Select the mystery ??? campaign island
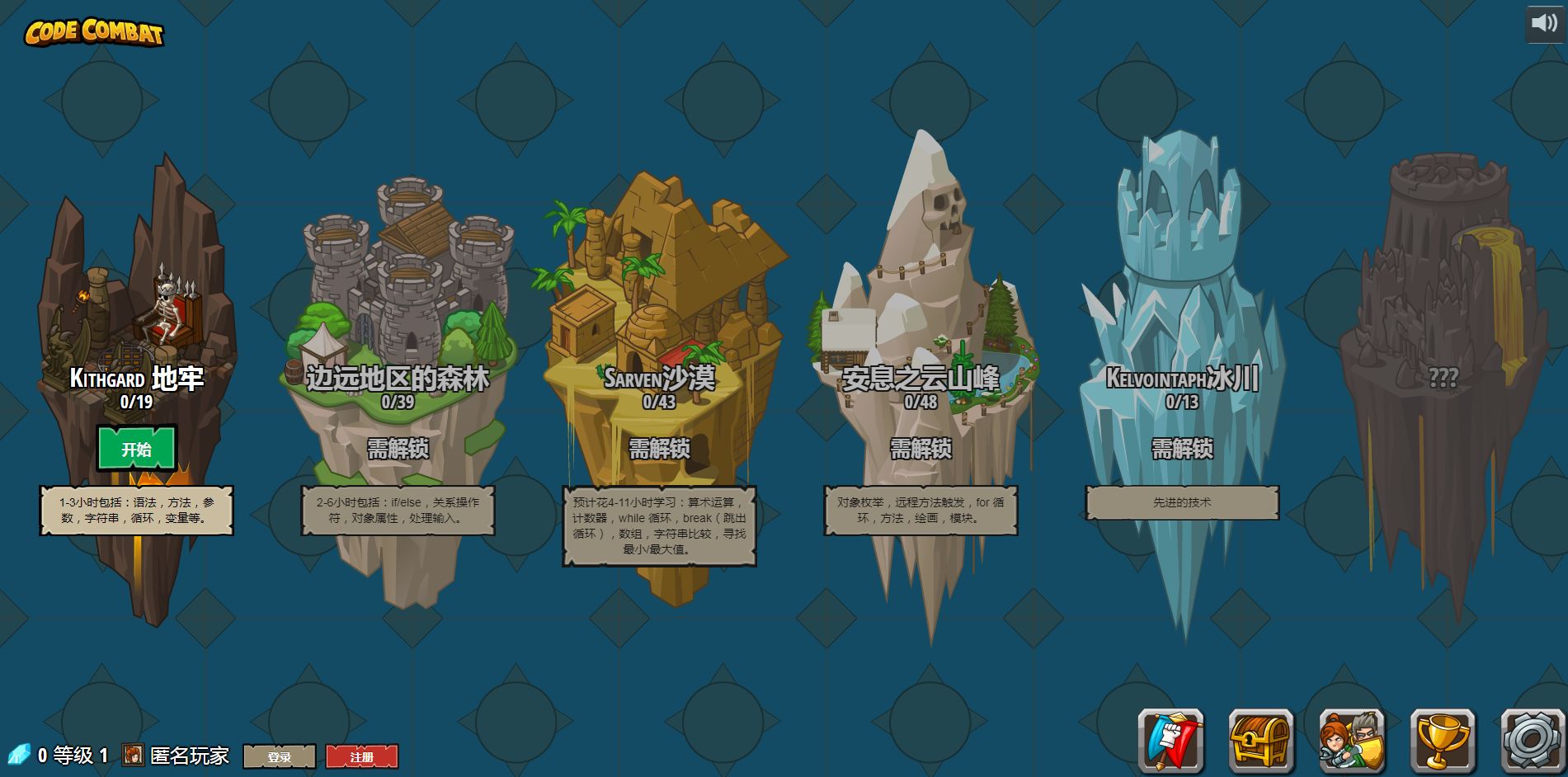This screenshot has width=1568, height=777. tap(1443, 330)
